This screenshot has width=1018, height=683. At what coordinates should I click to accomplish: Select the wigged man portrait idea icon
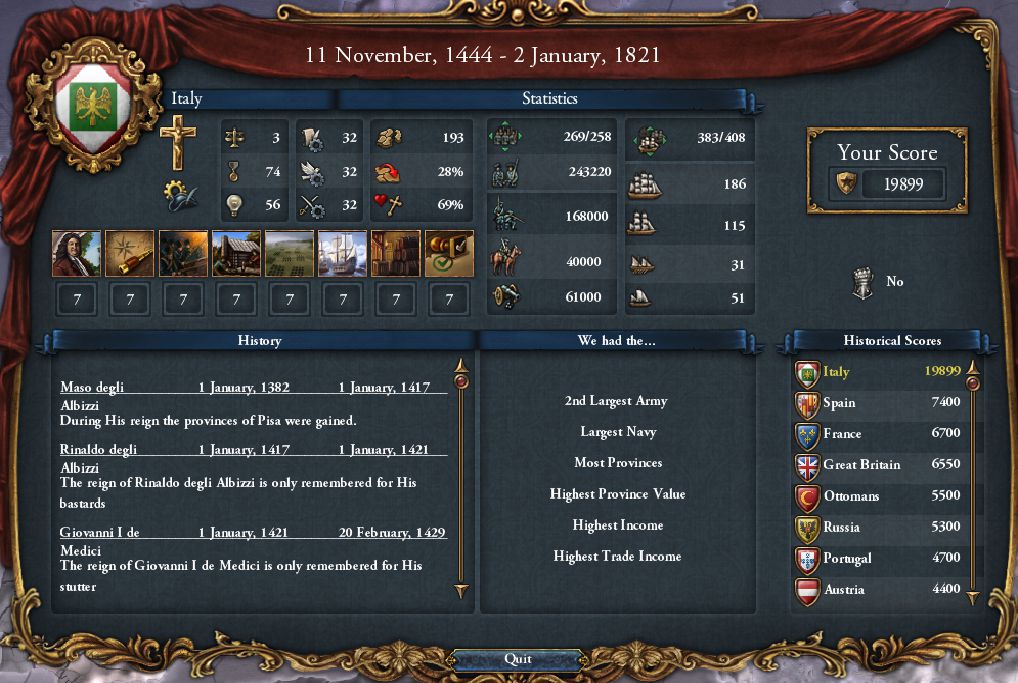pos(76,254)
